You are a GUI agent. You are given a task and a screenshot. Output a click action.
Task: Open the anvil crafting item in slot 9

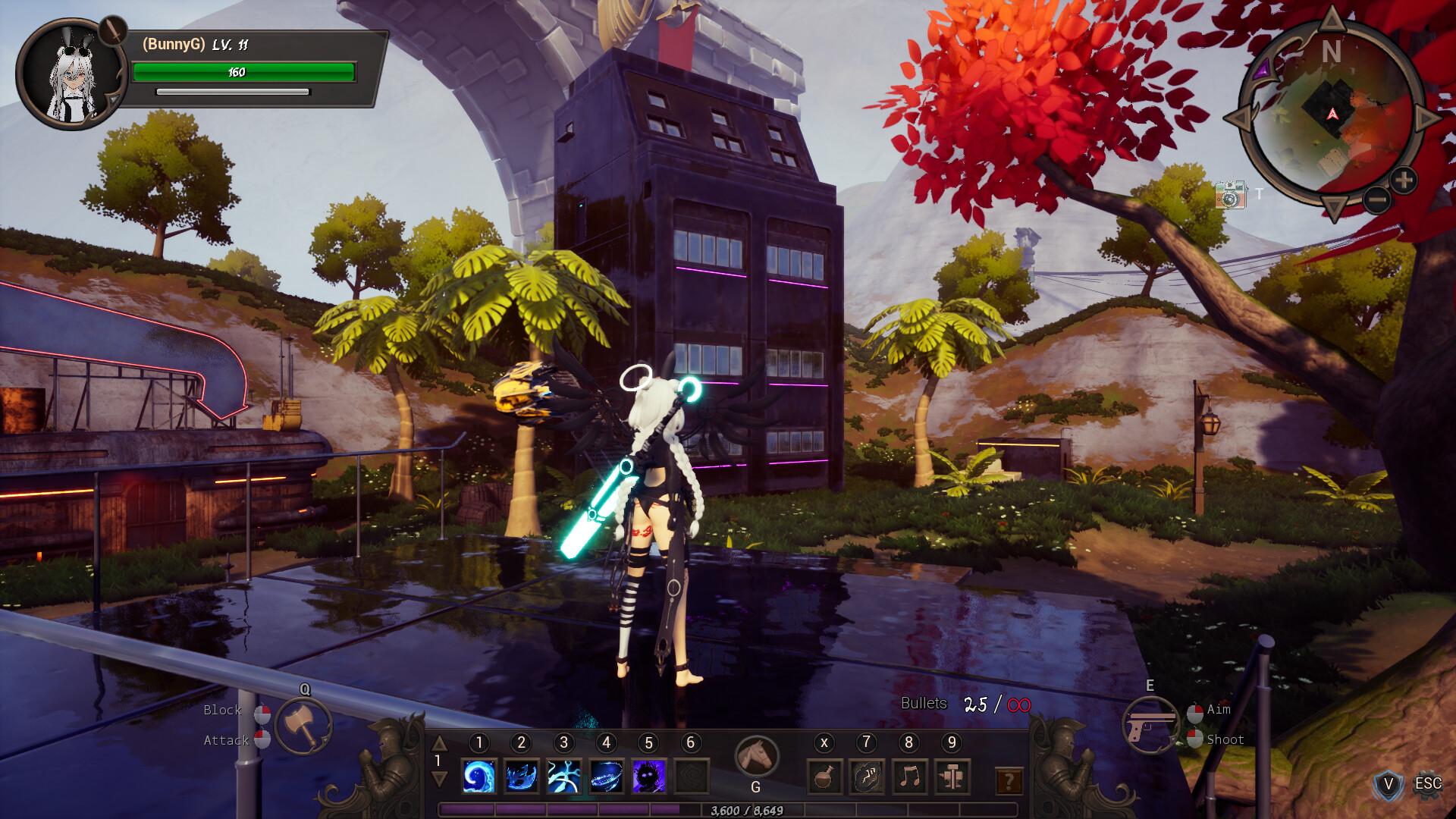(952, 777)
